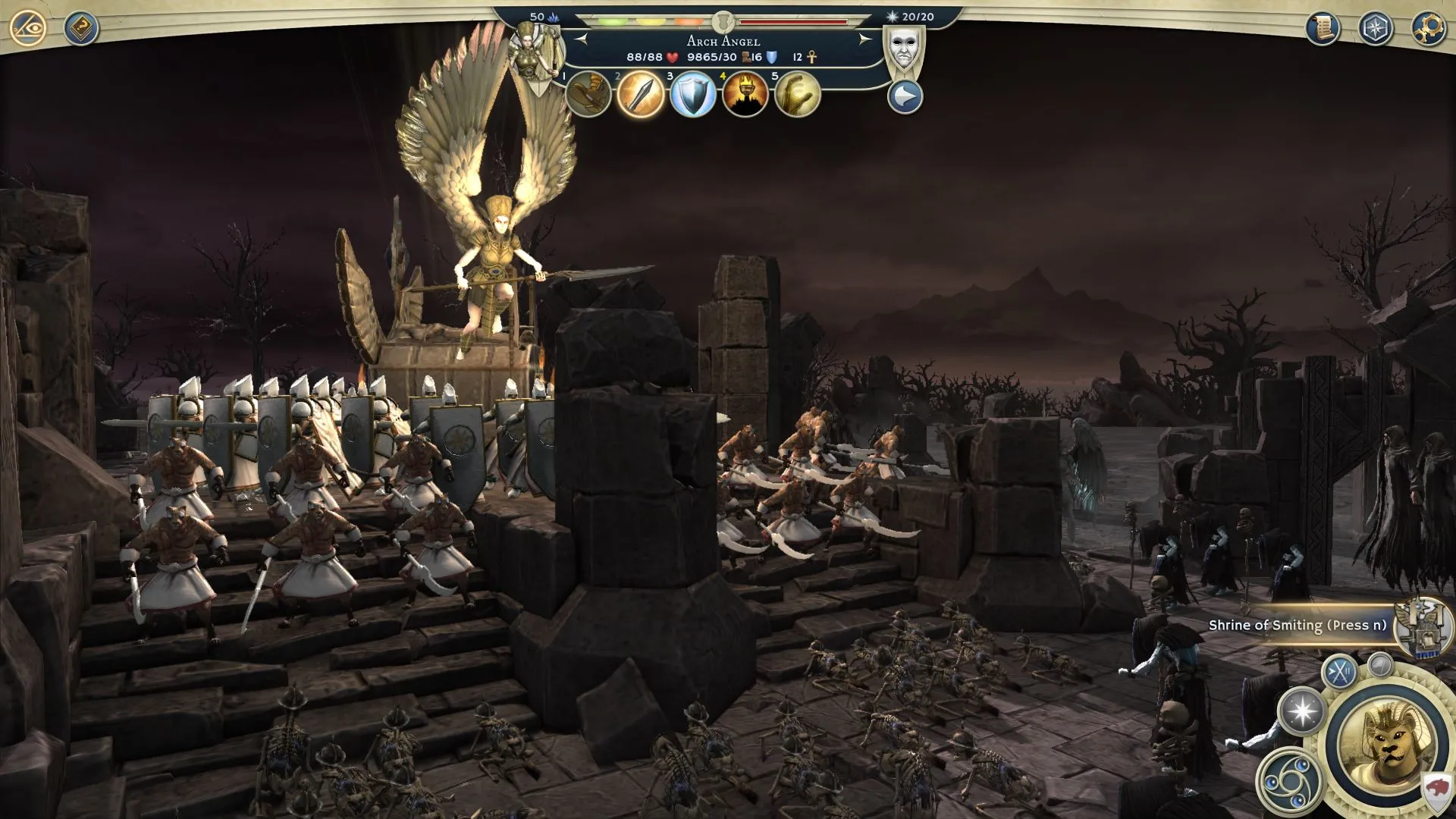The width and height of the screenshot is (1456, 819).
Task: Click the grey flag surrender button
Action: coord(1381,665)
